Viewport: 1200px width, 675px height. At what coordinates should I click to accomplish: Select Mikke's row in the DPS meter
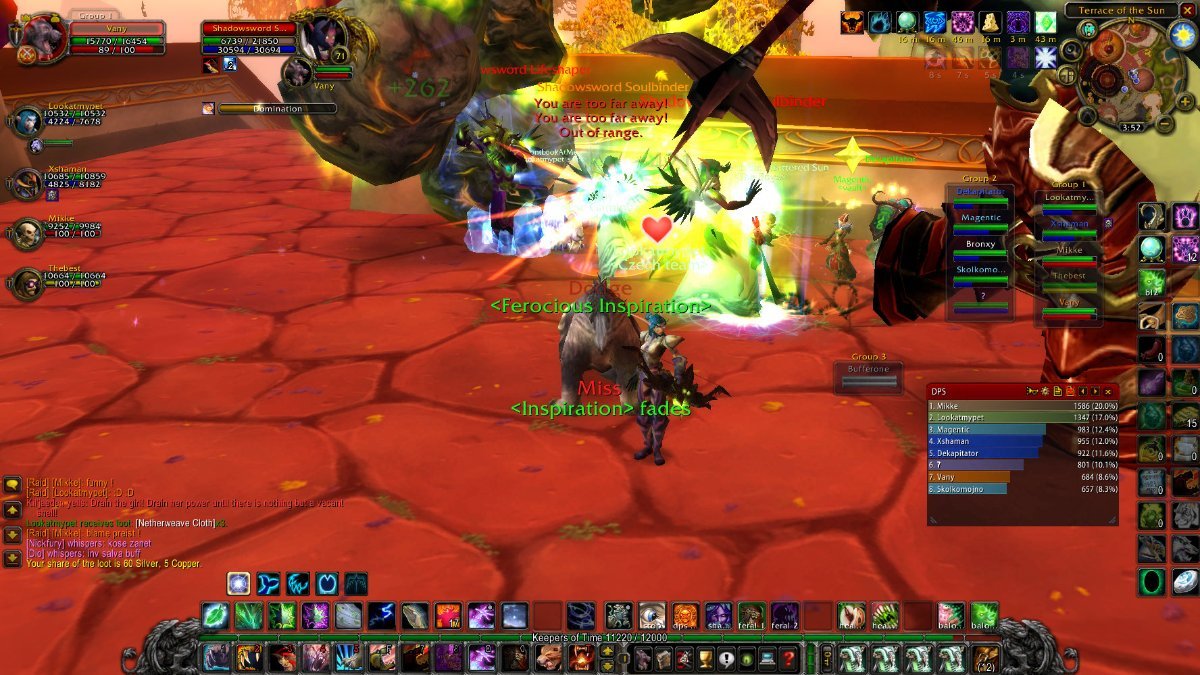1020,406
